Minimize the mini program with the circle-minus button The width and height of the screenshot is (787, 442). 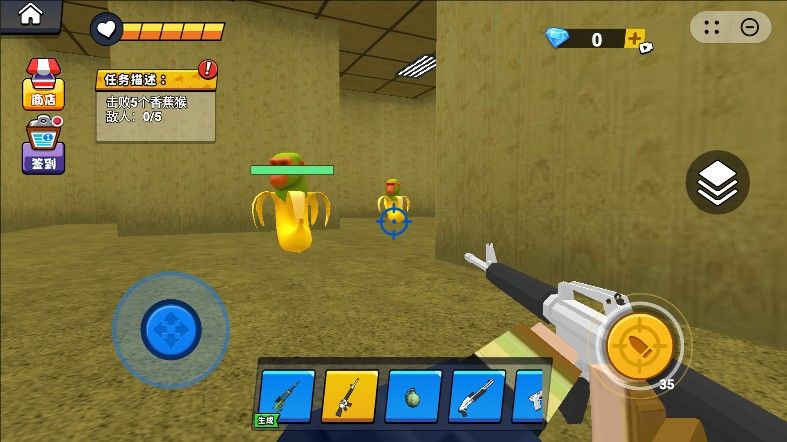point(750,29)
